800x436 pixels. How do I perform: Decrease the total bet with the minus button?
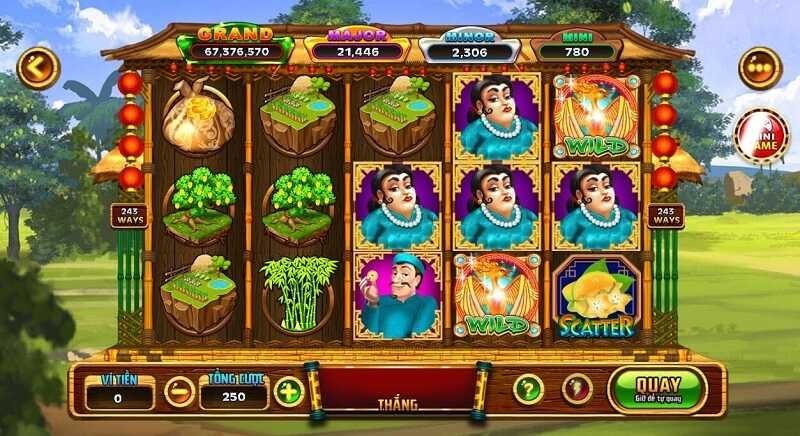click(x=179, y=390)
